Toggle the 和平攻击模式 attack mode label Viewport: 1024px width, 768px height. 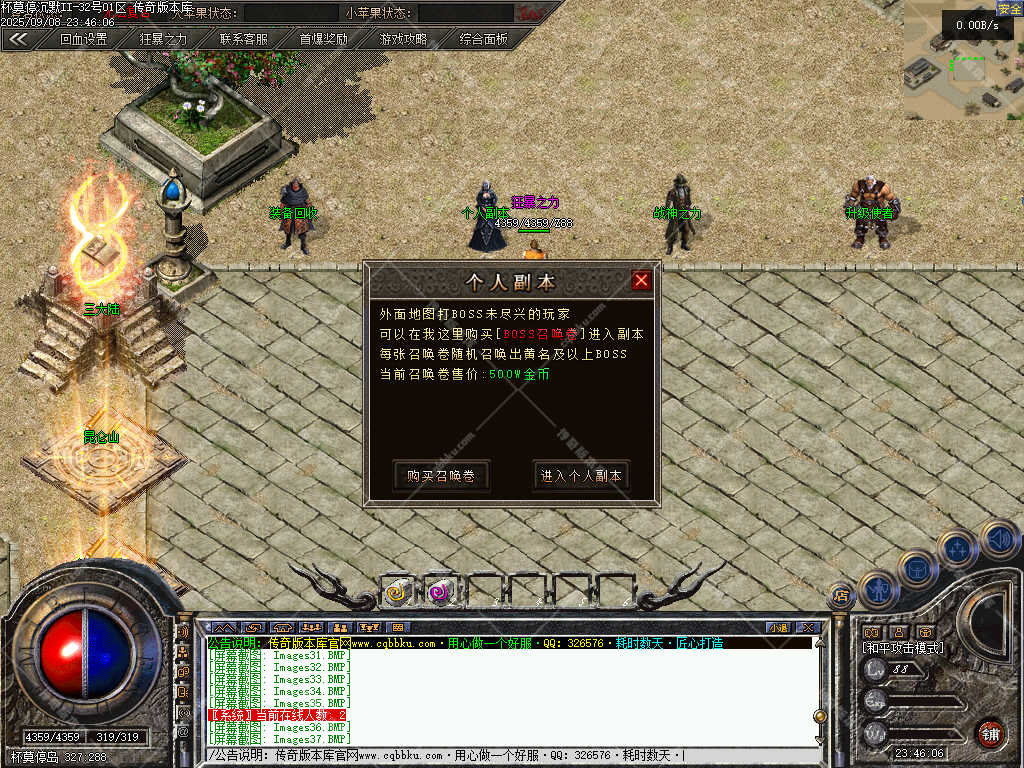point(902,648)
